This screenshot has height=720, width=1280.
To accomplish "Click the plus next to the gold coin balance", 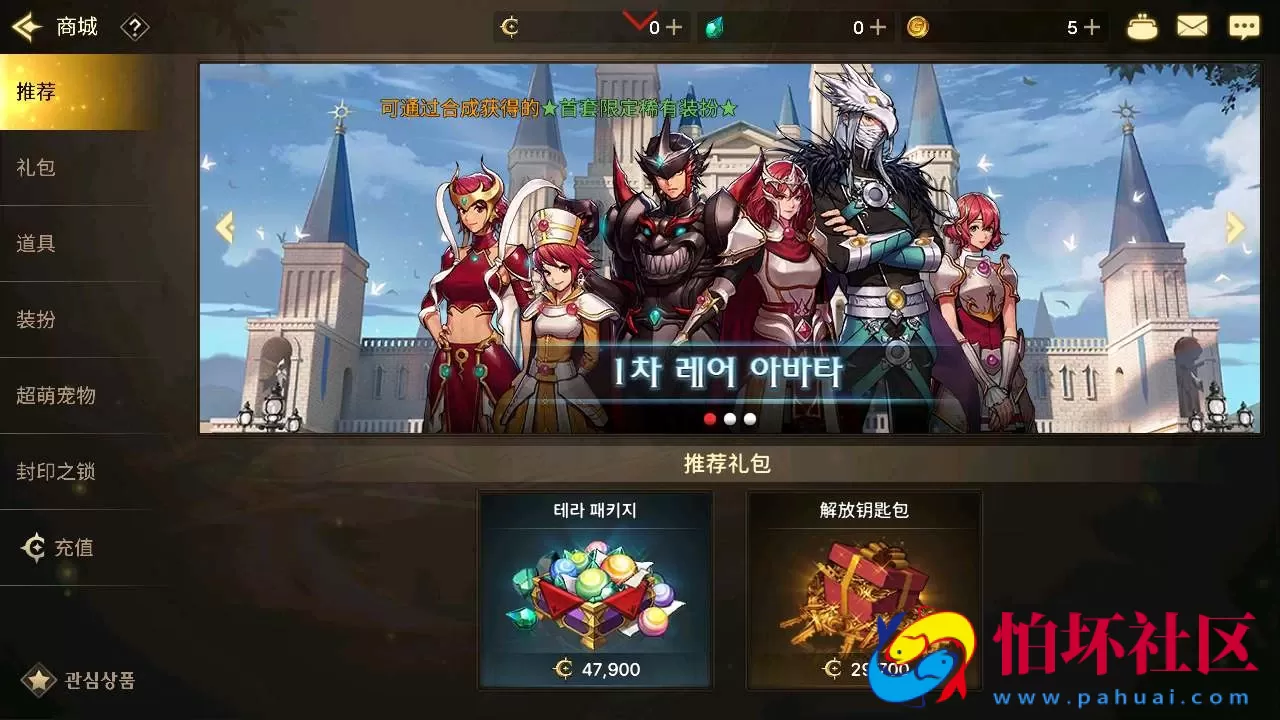I will [1092, 26].
